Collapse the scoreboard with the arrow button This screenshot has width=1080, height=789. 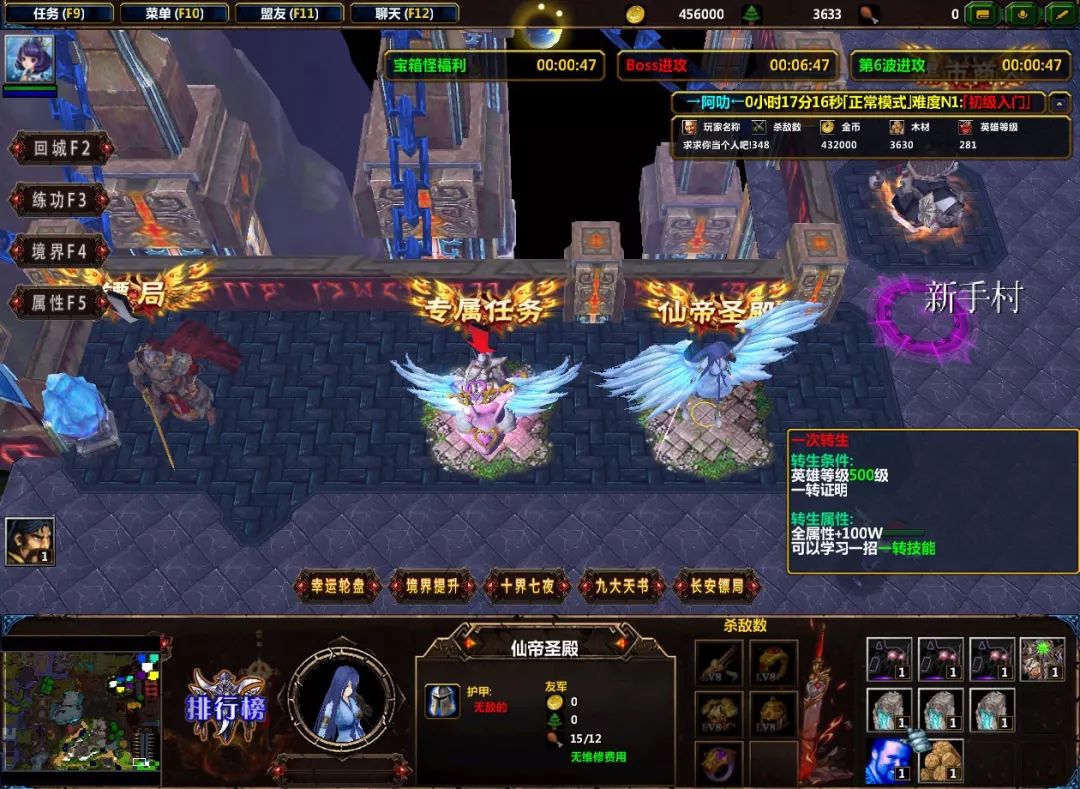1056,103
